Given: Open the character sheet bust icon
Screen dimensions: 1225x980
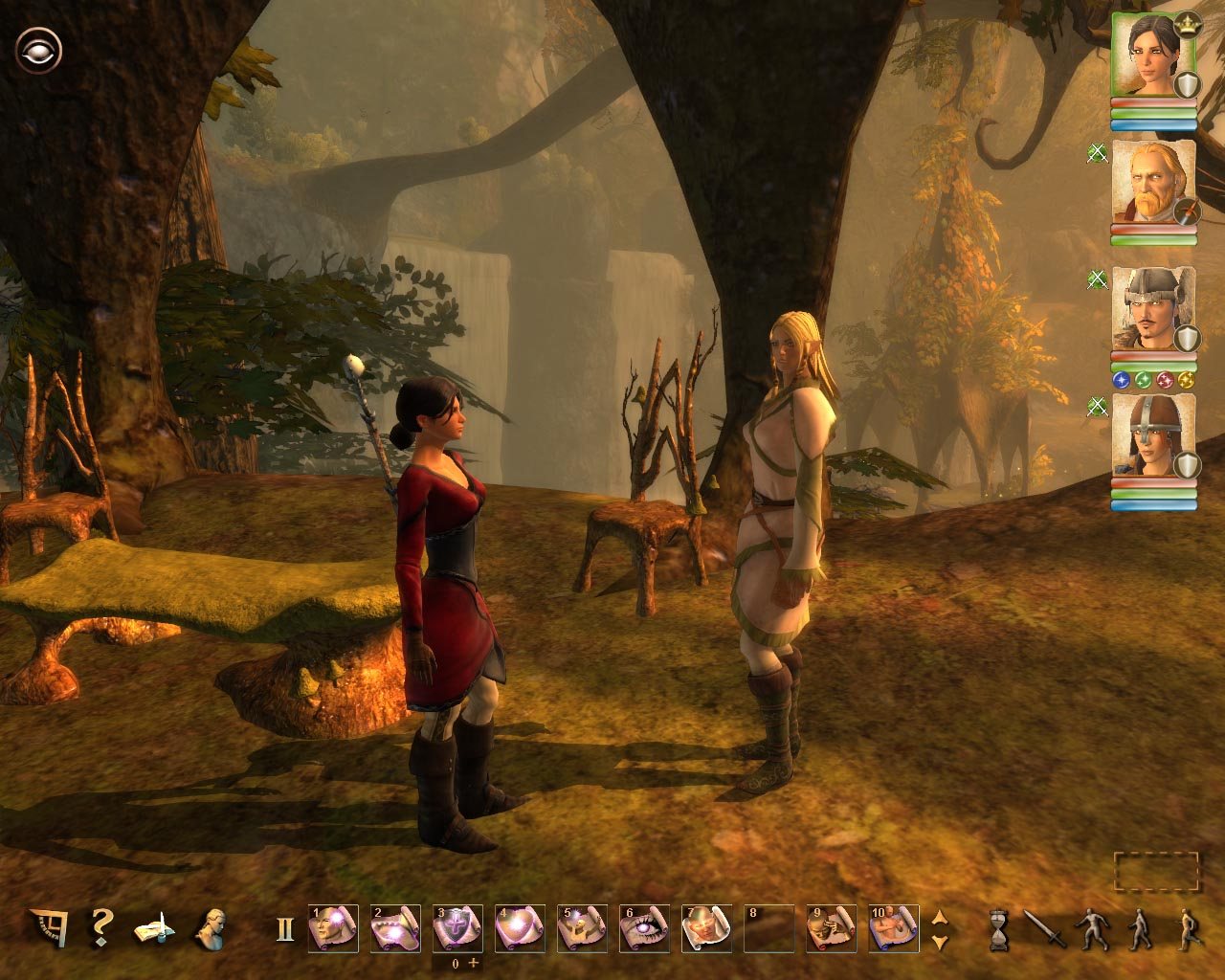Looking at the screenshot, I should point(209,928).
